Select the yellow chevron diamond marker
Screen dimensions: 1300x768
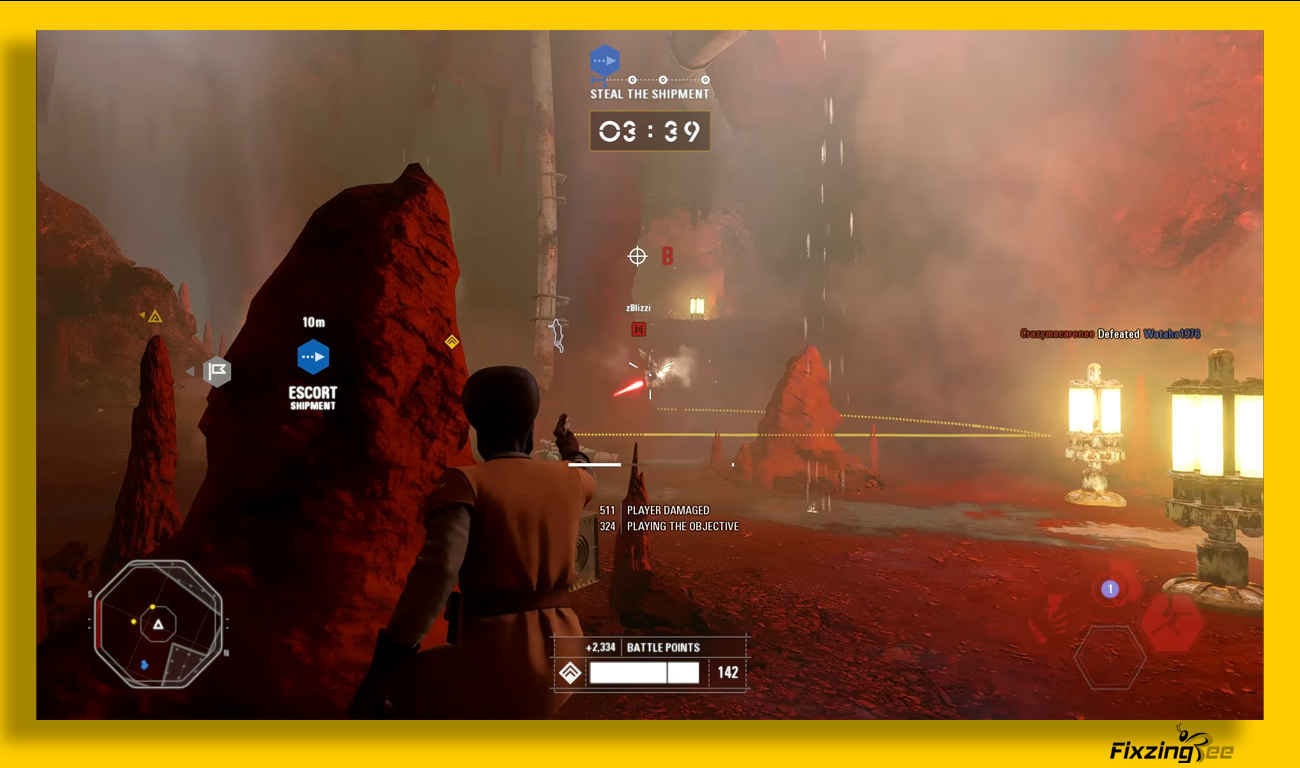pos(452,342)
